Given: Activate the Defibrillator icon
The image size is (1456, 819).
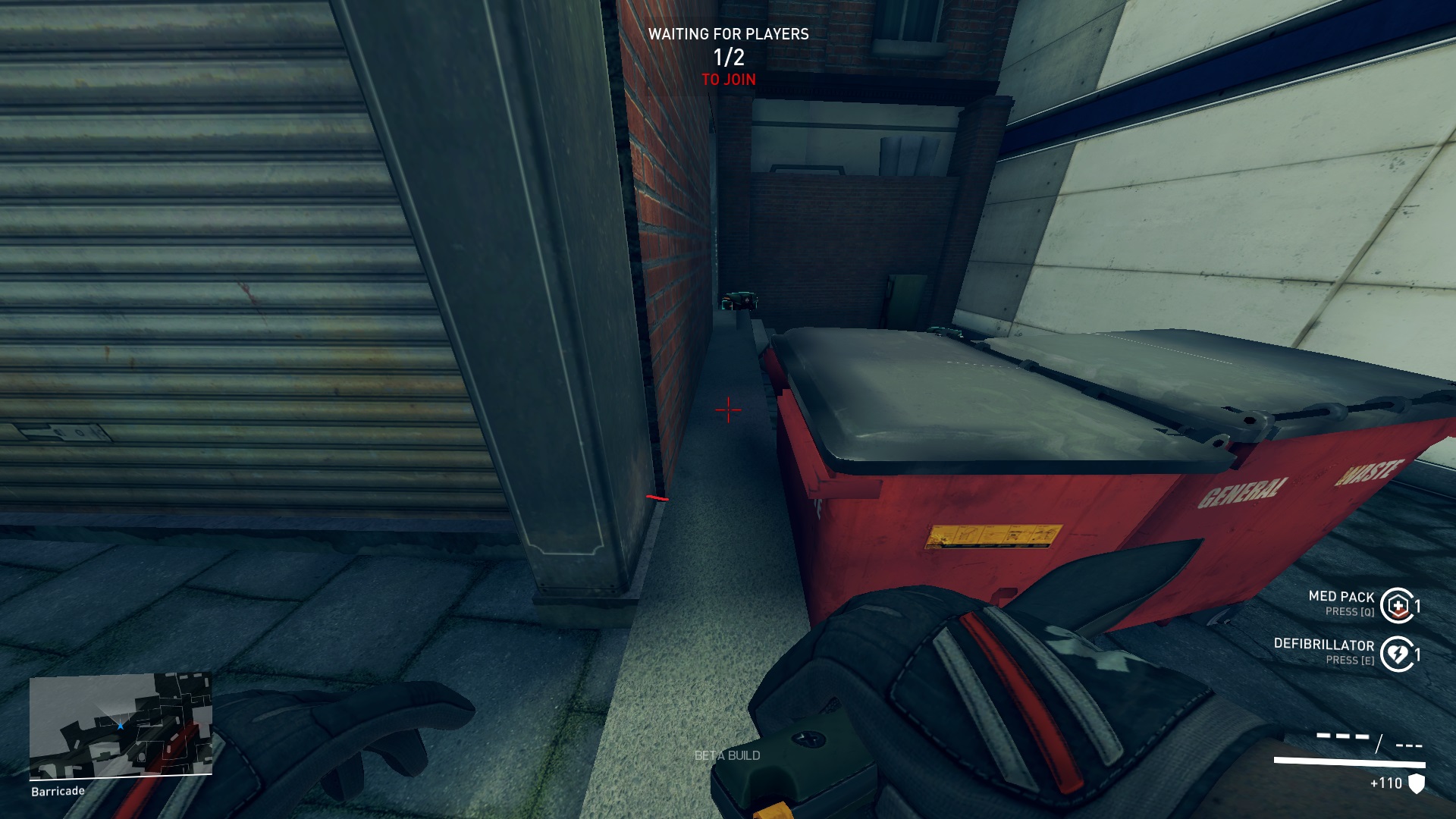Looking at the screenshot, I should (x=1398, y=654).
